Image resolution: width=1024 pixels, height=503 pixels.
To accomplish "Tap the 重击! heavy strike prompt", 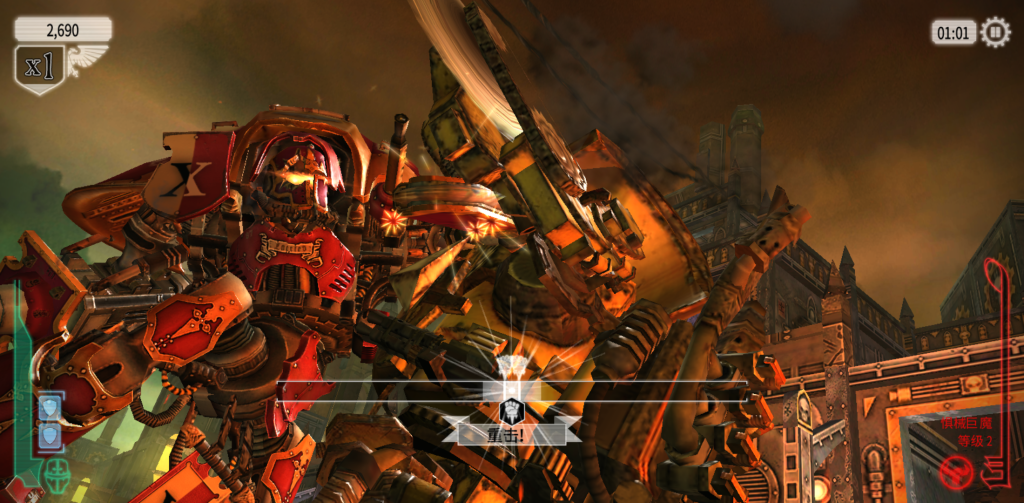I will (512, 435).
